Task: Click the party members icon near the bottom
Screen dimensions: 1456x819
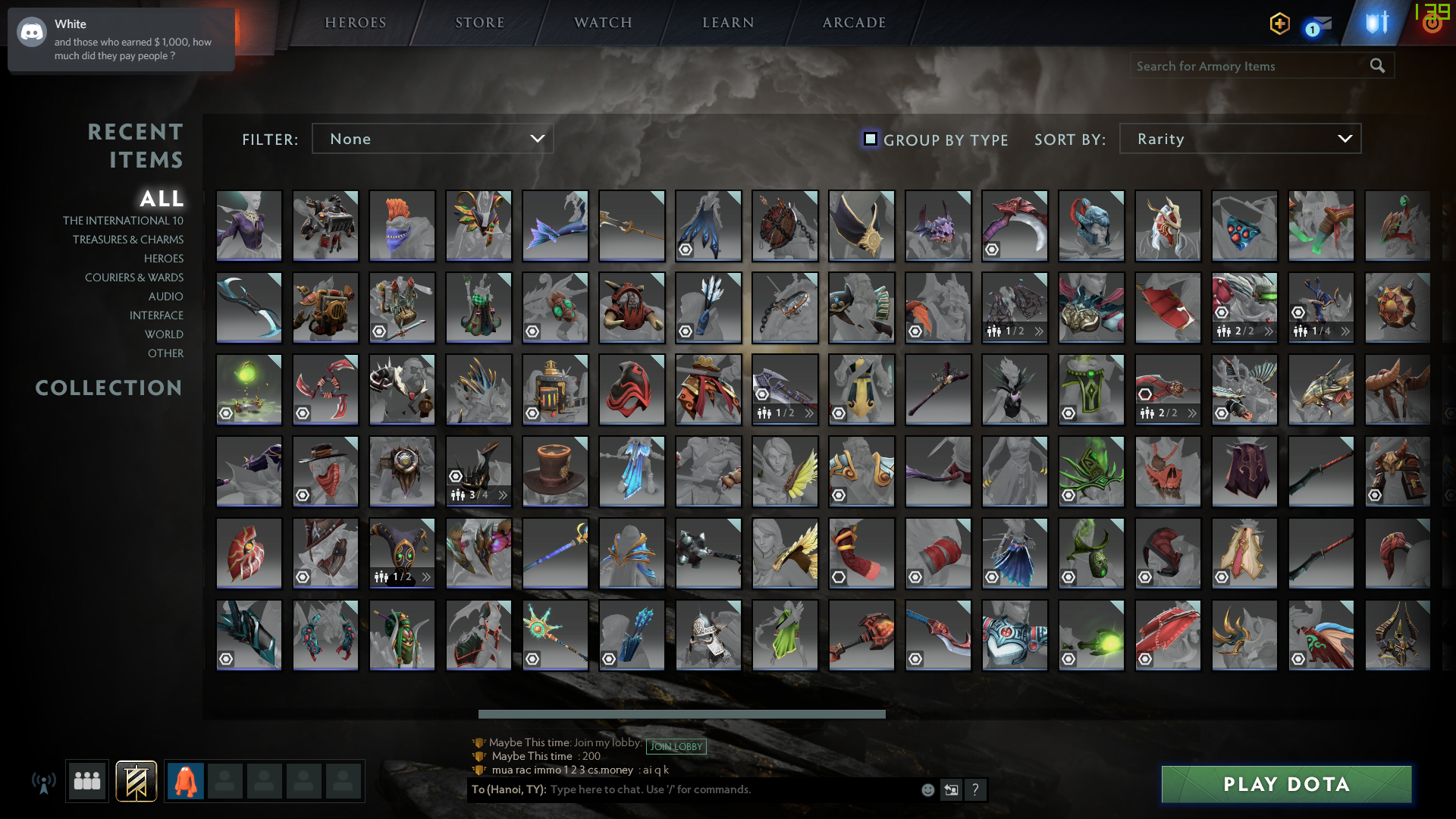Action: (x=86, y=780)
